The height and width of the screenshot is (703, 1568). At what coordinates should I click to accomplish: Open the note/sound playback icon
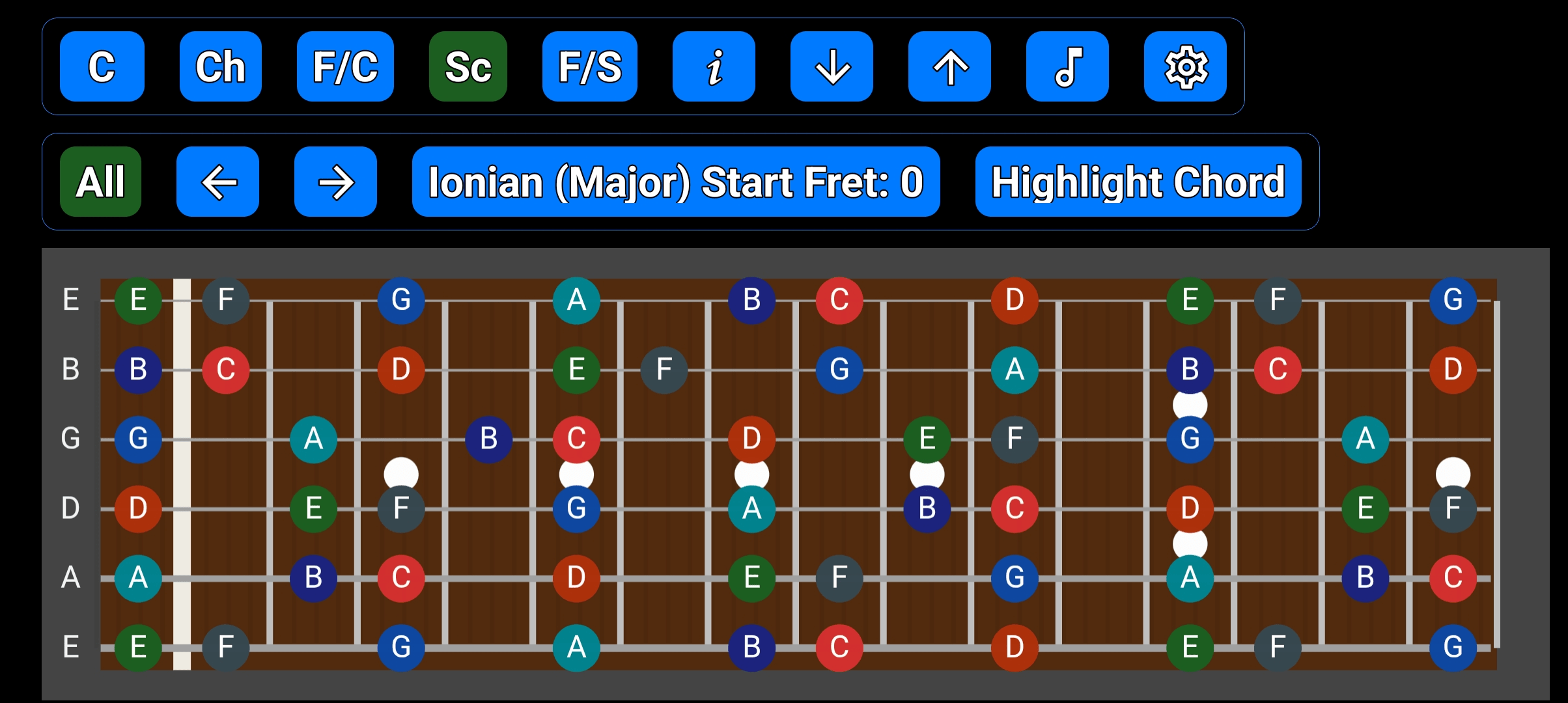coord(1067,67)
